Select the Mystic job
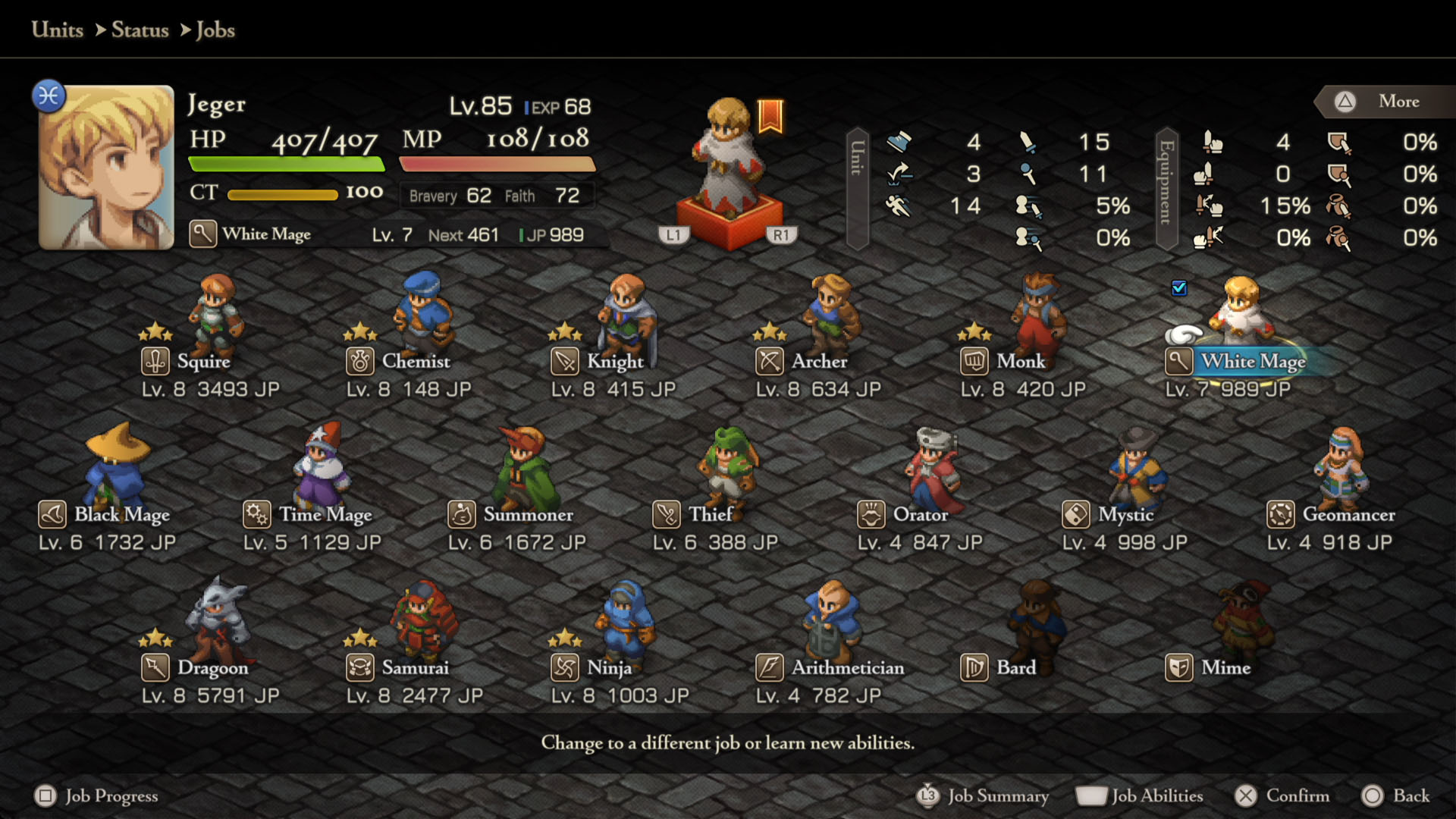The height and width of the screenshot is (819, 1456). coord(1125,515)
